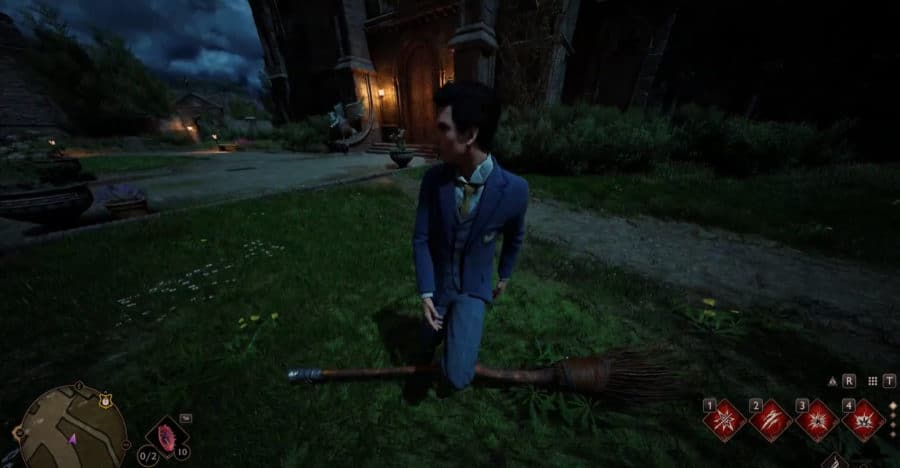Click the nine-dot spell set grid icon
The height and width of the screenshot is (468, 900).
(873, 381)
